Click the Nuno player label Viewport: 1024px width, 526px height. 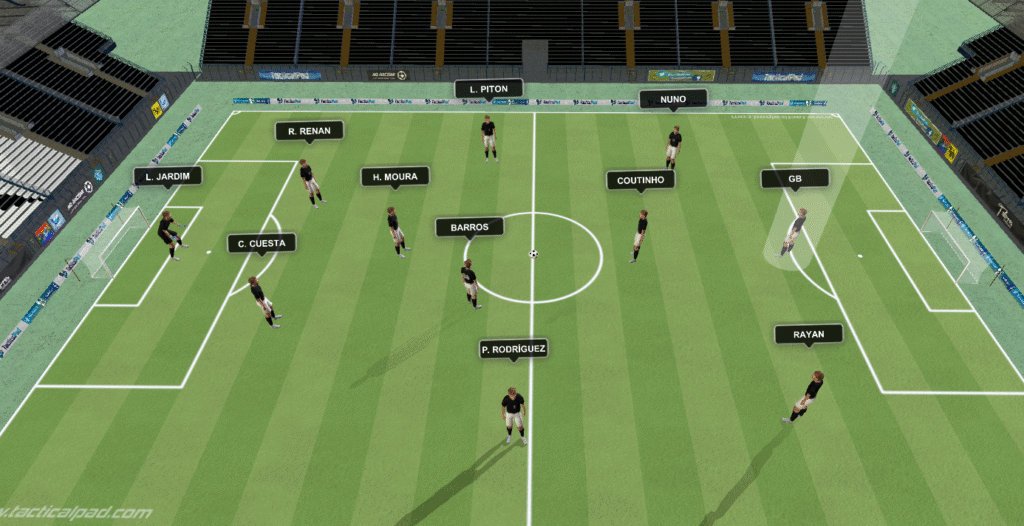click(673, 99)
